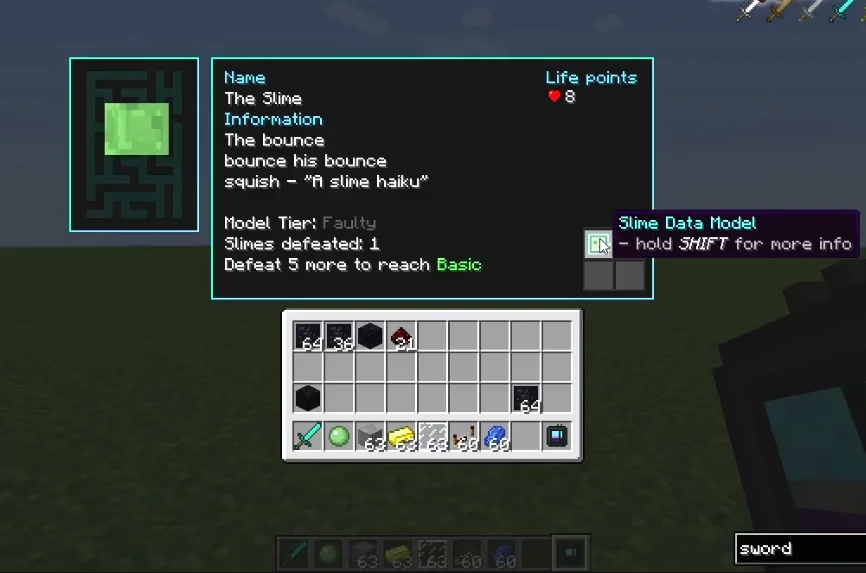Image resolution: width=866 pixels, height=573 pixels.
Task: Focus the item search box containing "sword"
Action: click(x=798, y=548)
